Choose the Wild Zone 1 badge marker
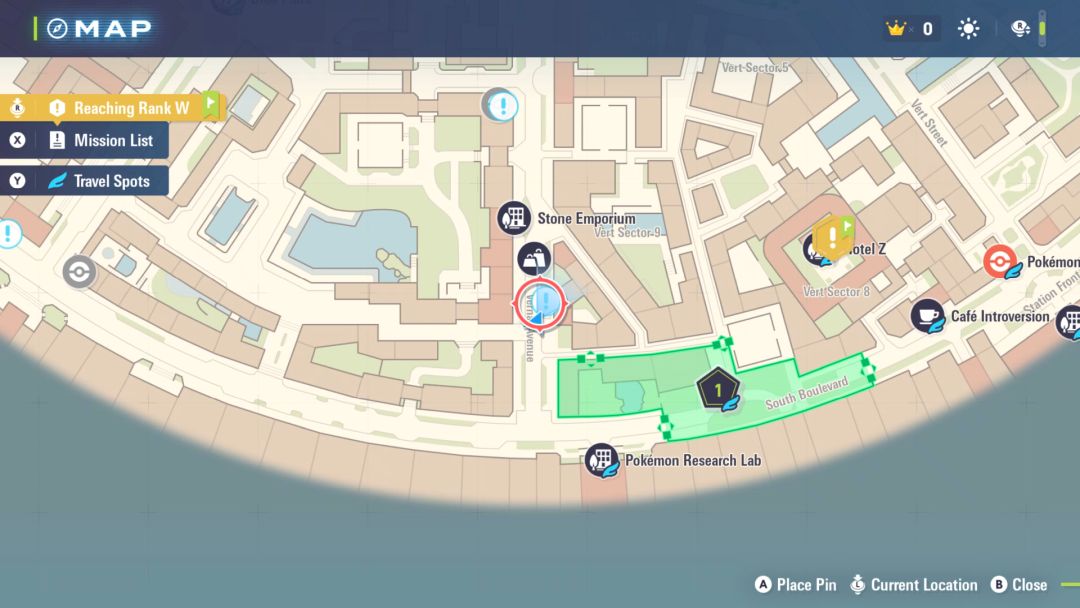Screen dimensions: 1080x608 click(718, 390)
